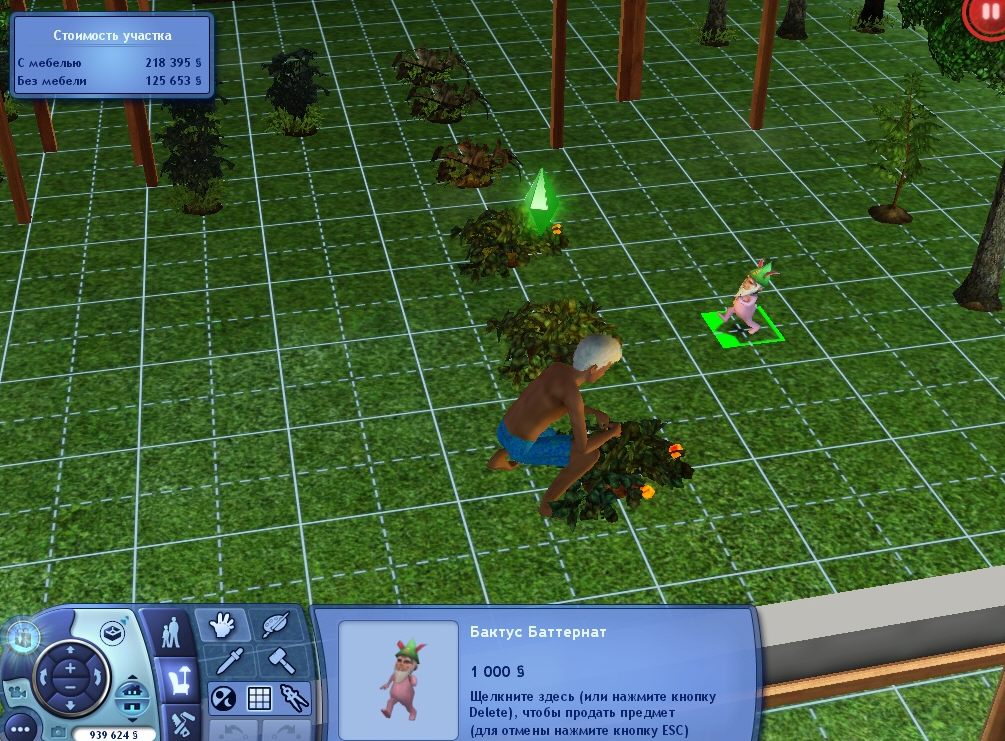Open the options menu with three dots
Viewport: 1005px width, 741px height.
tap(22, 730)
